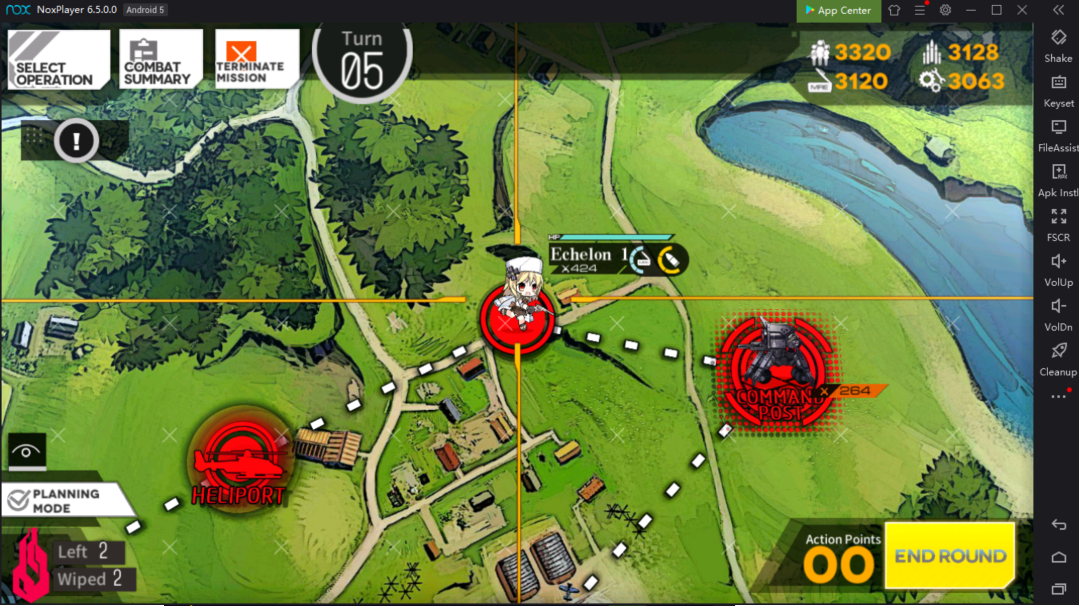This screenshot has width=1079, height=606.
Task: Toggle the eye visibility icon
Action: (26, 451)
